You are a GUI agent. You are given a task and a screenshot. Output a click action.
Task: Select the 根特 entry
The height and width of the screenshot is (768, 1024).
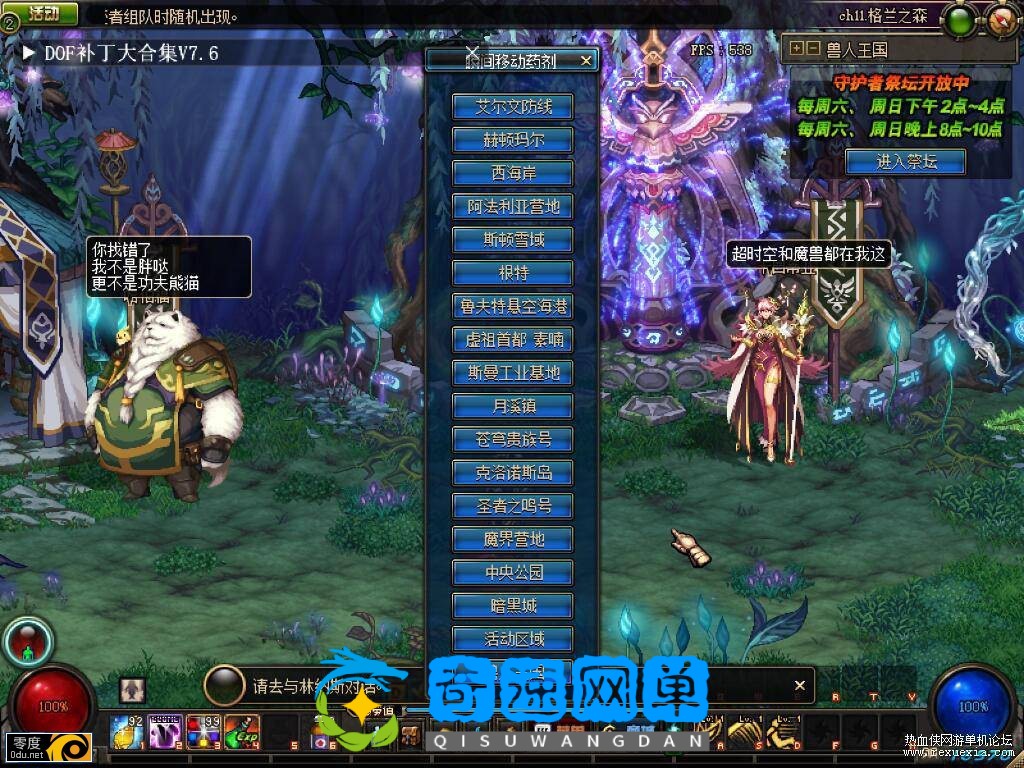click(512, 273)
